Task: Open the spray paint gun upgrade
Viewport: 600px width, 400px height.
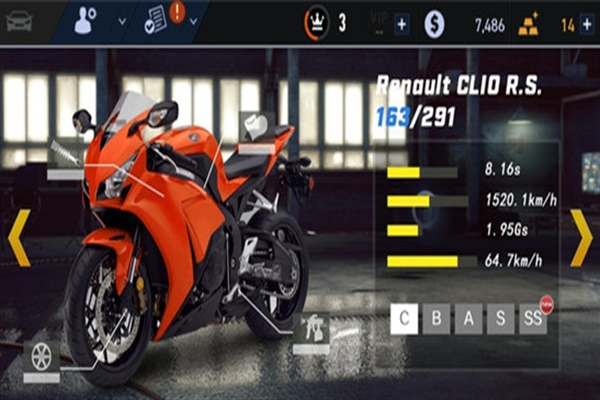Action: click(312, 330)
